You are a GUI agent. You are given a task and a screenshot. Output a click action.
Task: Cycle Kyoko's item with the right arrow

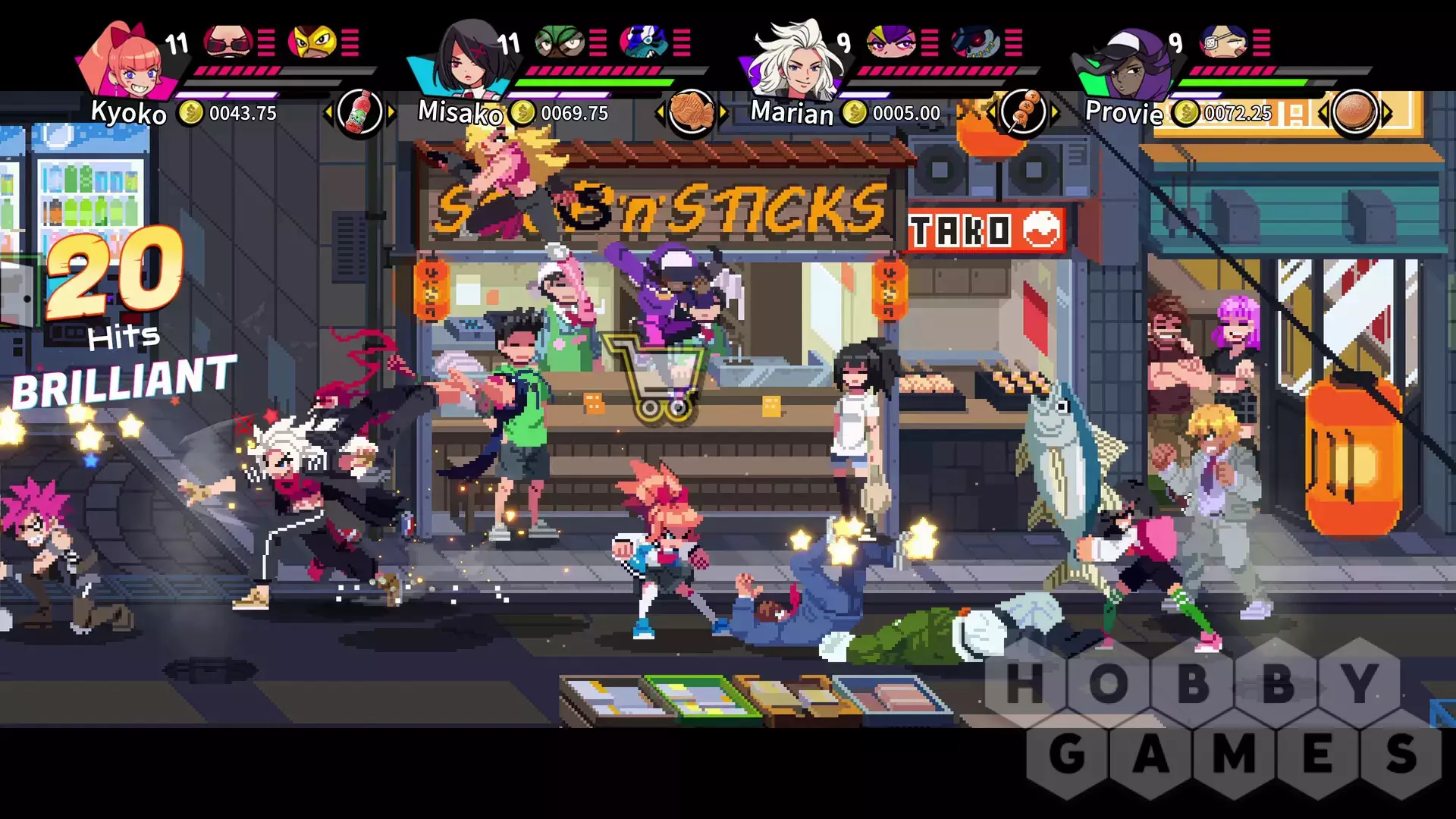[392, 114]
